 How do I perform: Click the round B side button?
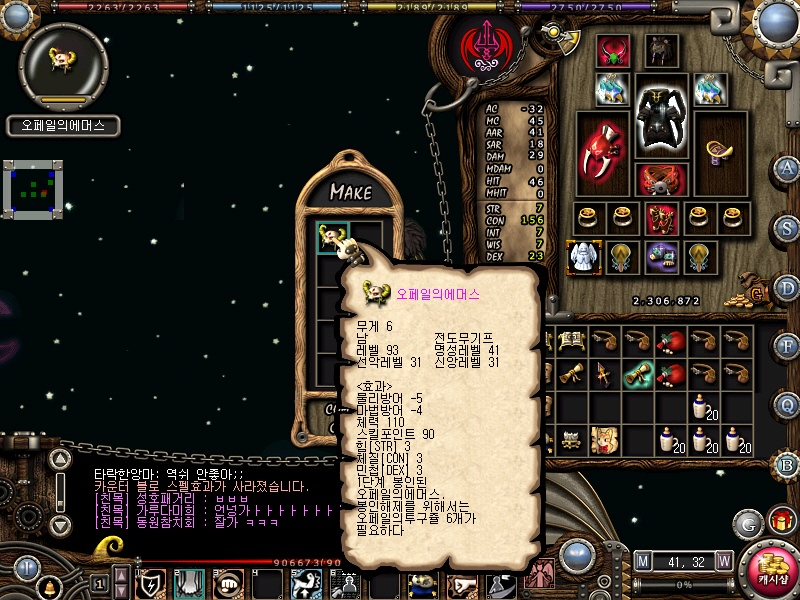pyautogui.click(x=788, y=463)
